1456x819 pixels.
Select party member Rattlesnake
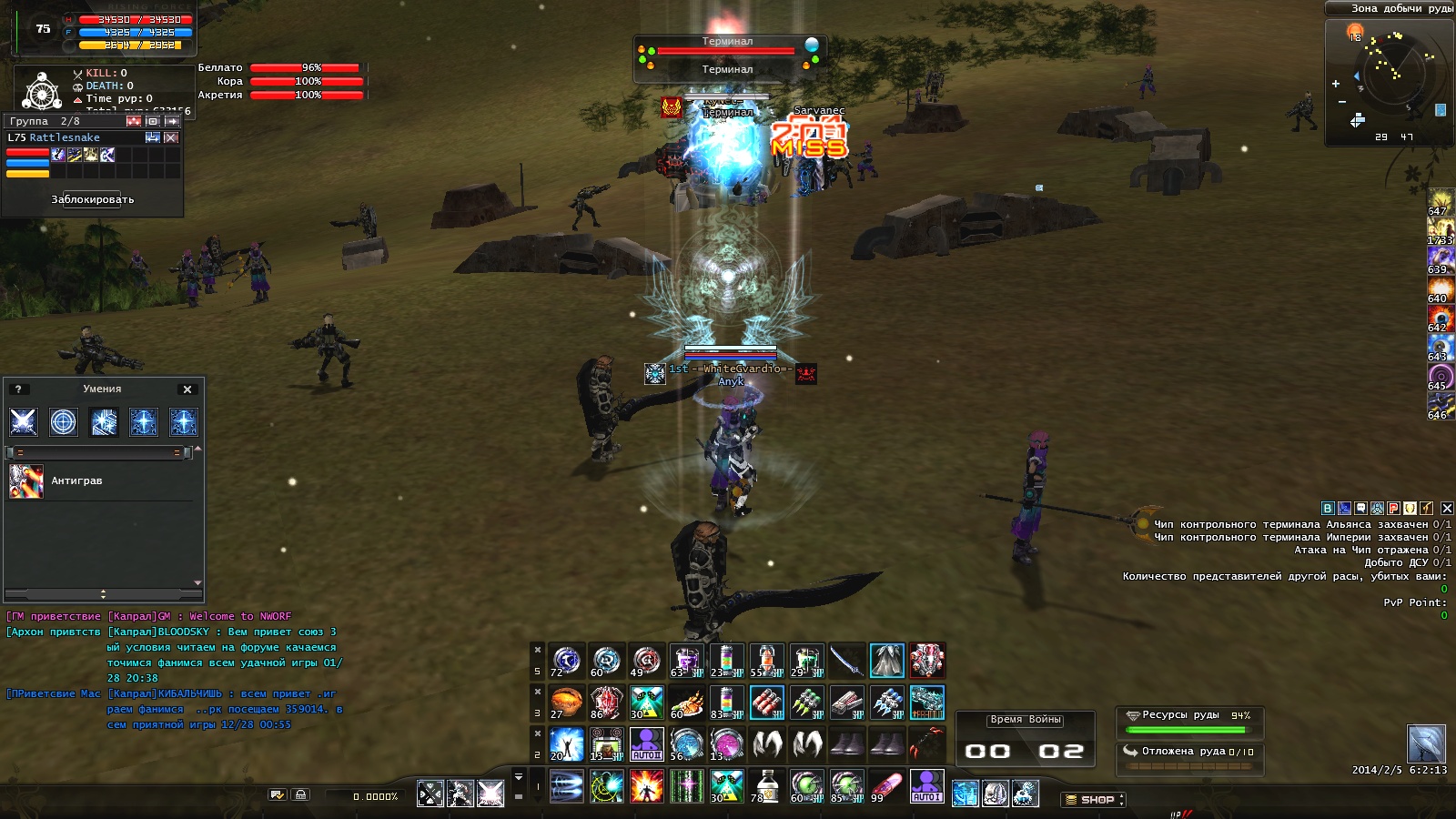[65, 137]
